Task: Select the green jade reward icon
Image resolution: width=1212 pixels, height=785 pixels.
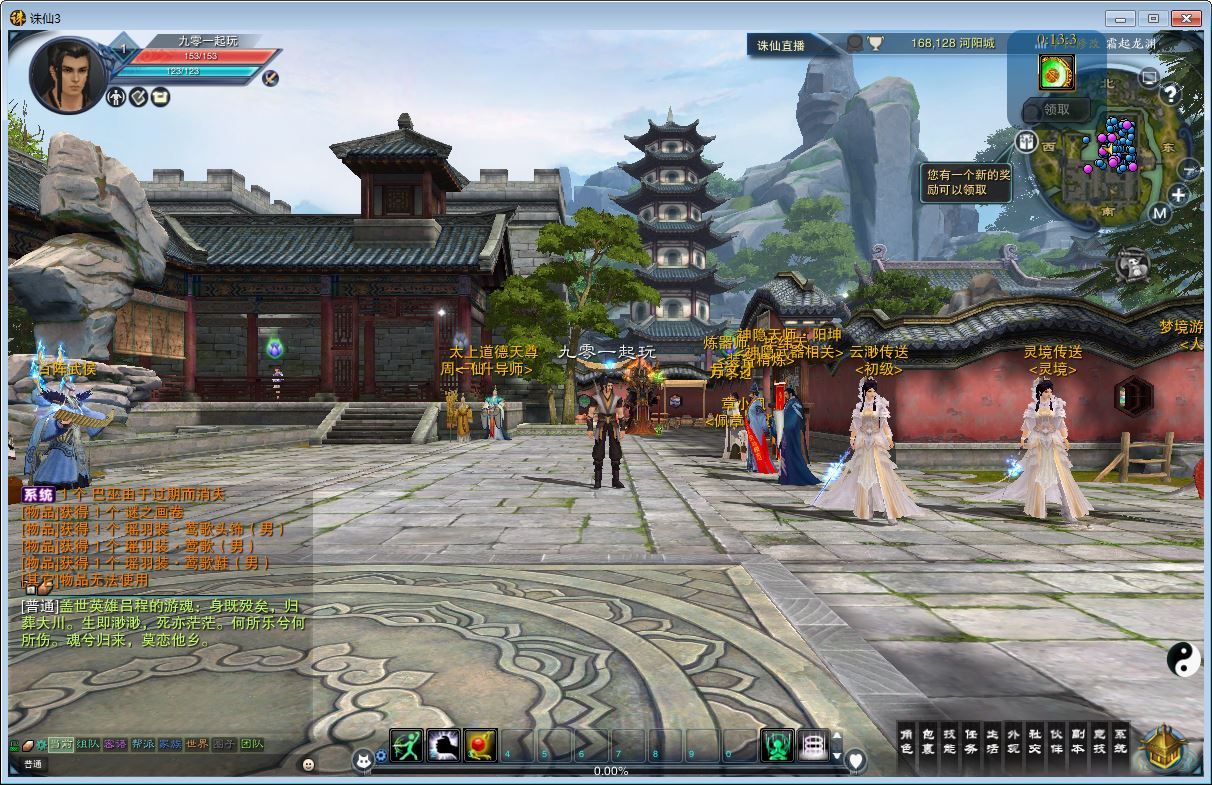Action: coord(1056,73)
